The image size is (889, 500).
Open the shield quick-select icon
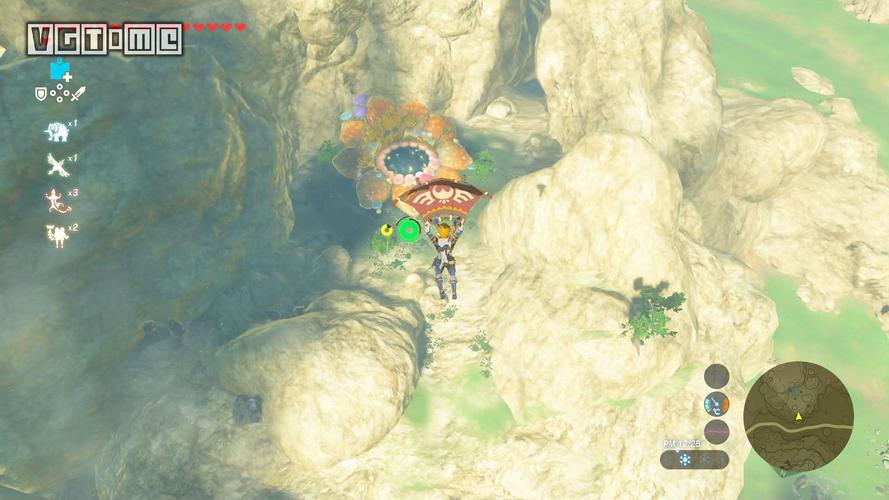click(x=41, y=94)
